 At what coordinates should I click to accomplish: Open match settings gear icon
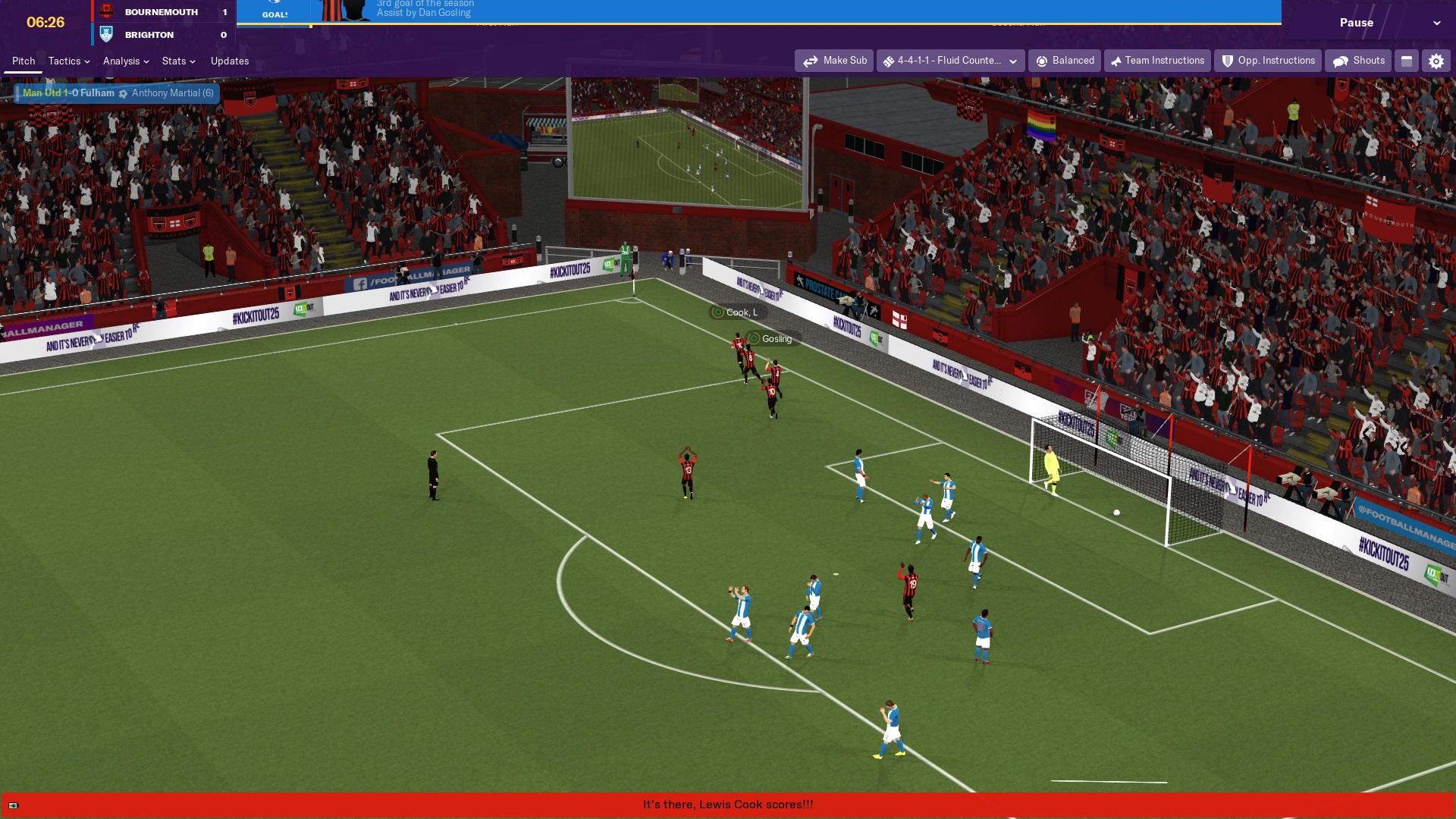(1436, 61)
